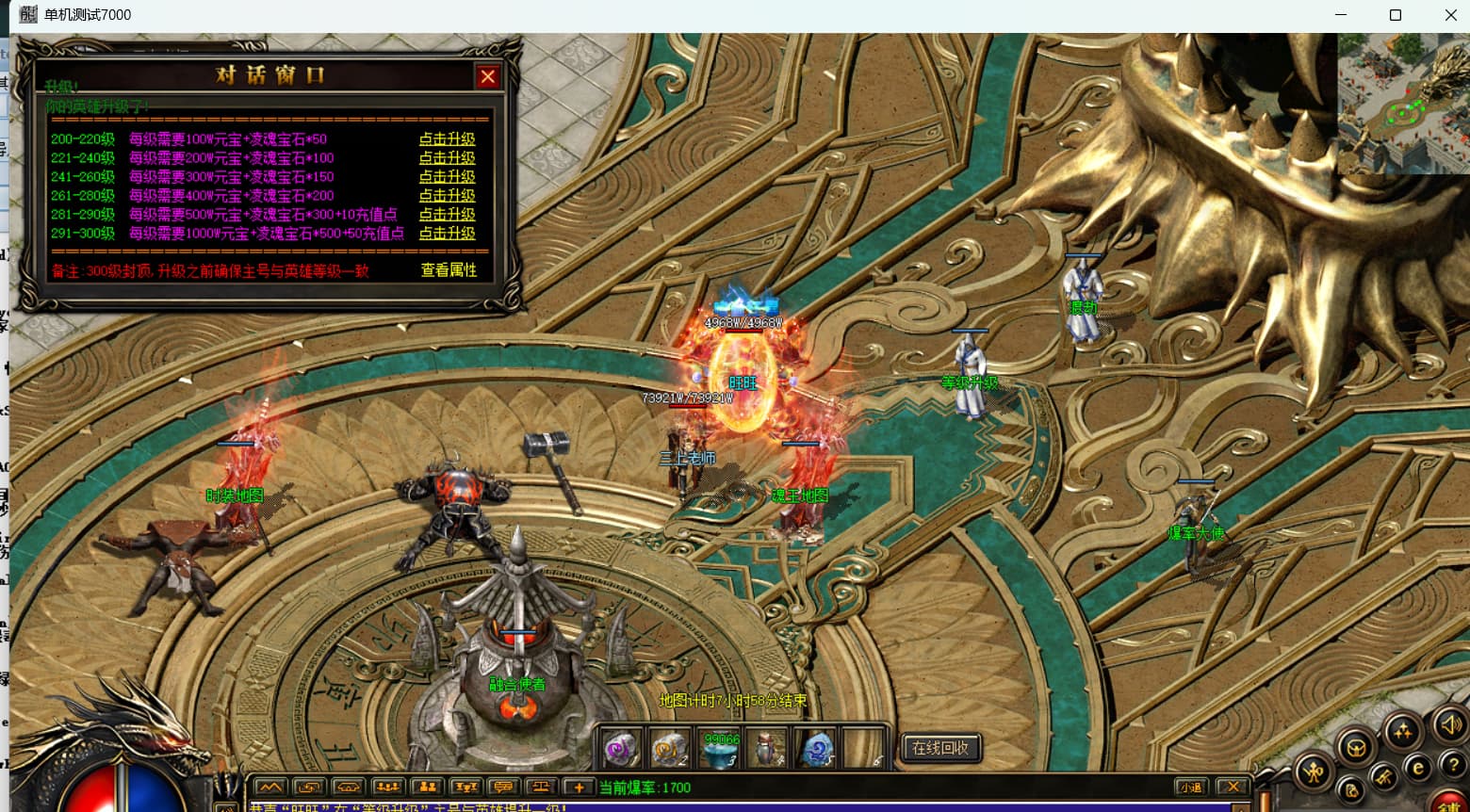The width and height of the screenshot is (1470, 812).
Task: Use the orange swirl stone in slot 2
Action: pyautogui.click(x=669, y=750)
